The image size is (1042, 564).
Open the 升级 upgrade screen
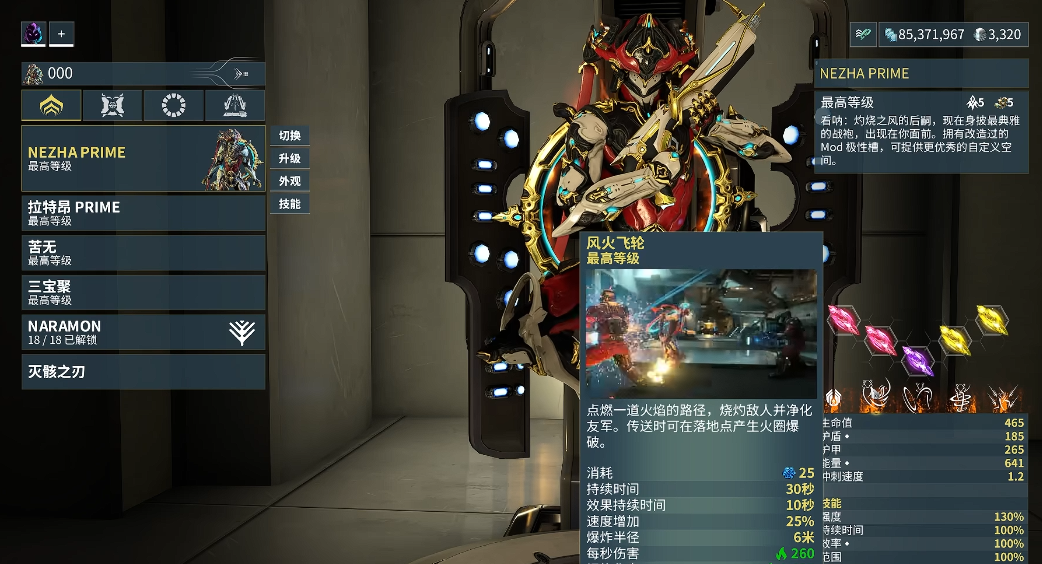pyautogui.click(x=290, y=159)
